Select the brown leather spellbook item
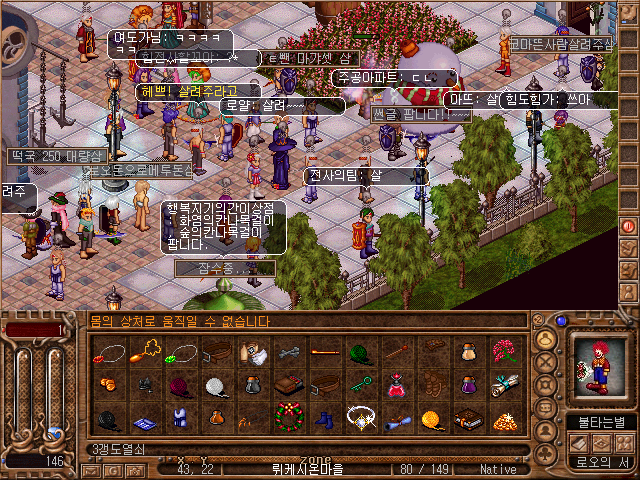The width and height of the screenshot is (640, 480). coord(466,417)
